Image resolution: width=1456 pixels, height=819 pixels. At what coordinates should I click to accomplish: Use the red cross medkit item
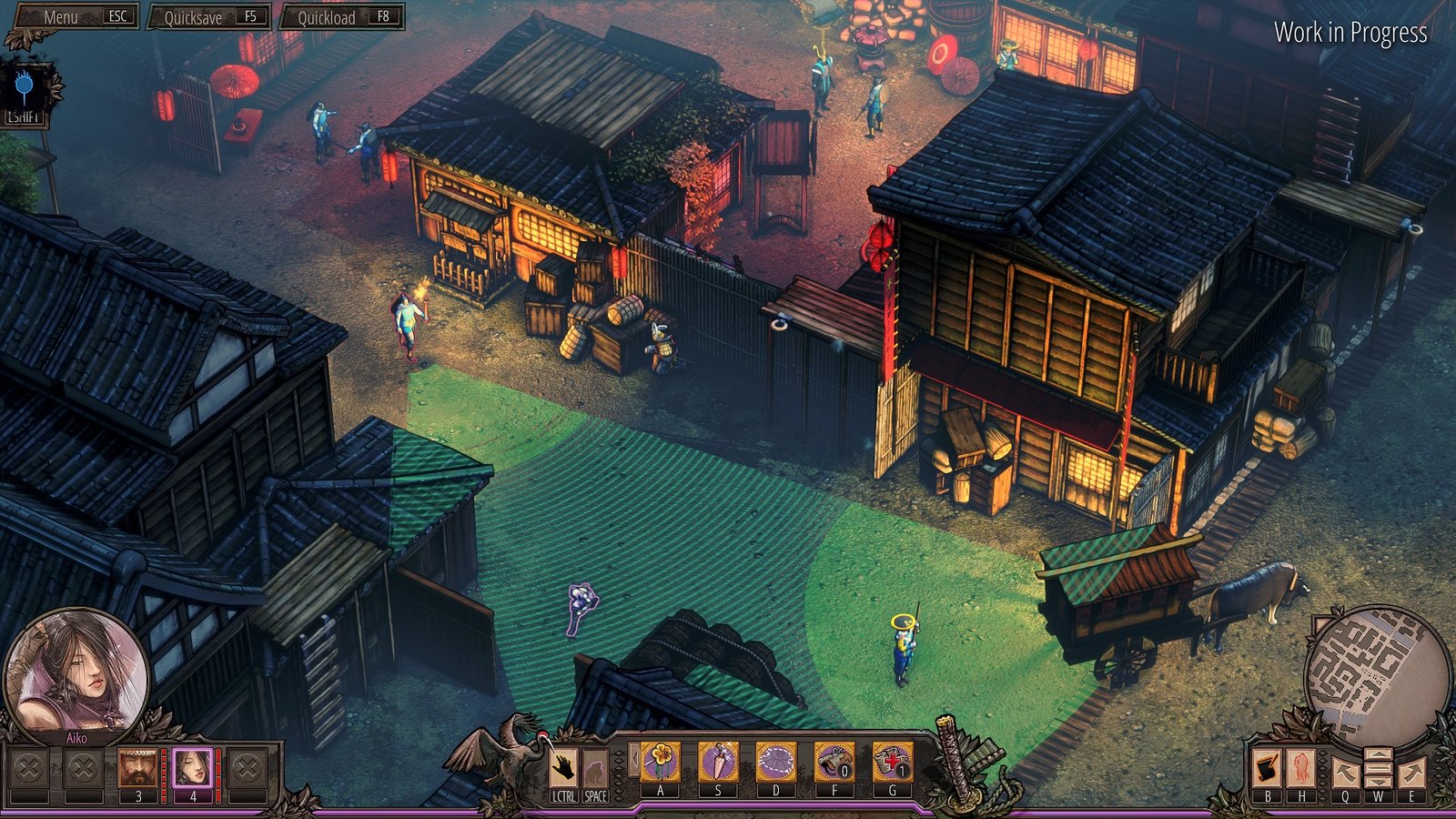click(892, 762)
